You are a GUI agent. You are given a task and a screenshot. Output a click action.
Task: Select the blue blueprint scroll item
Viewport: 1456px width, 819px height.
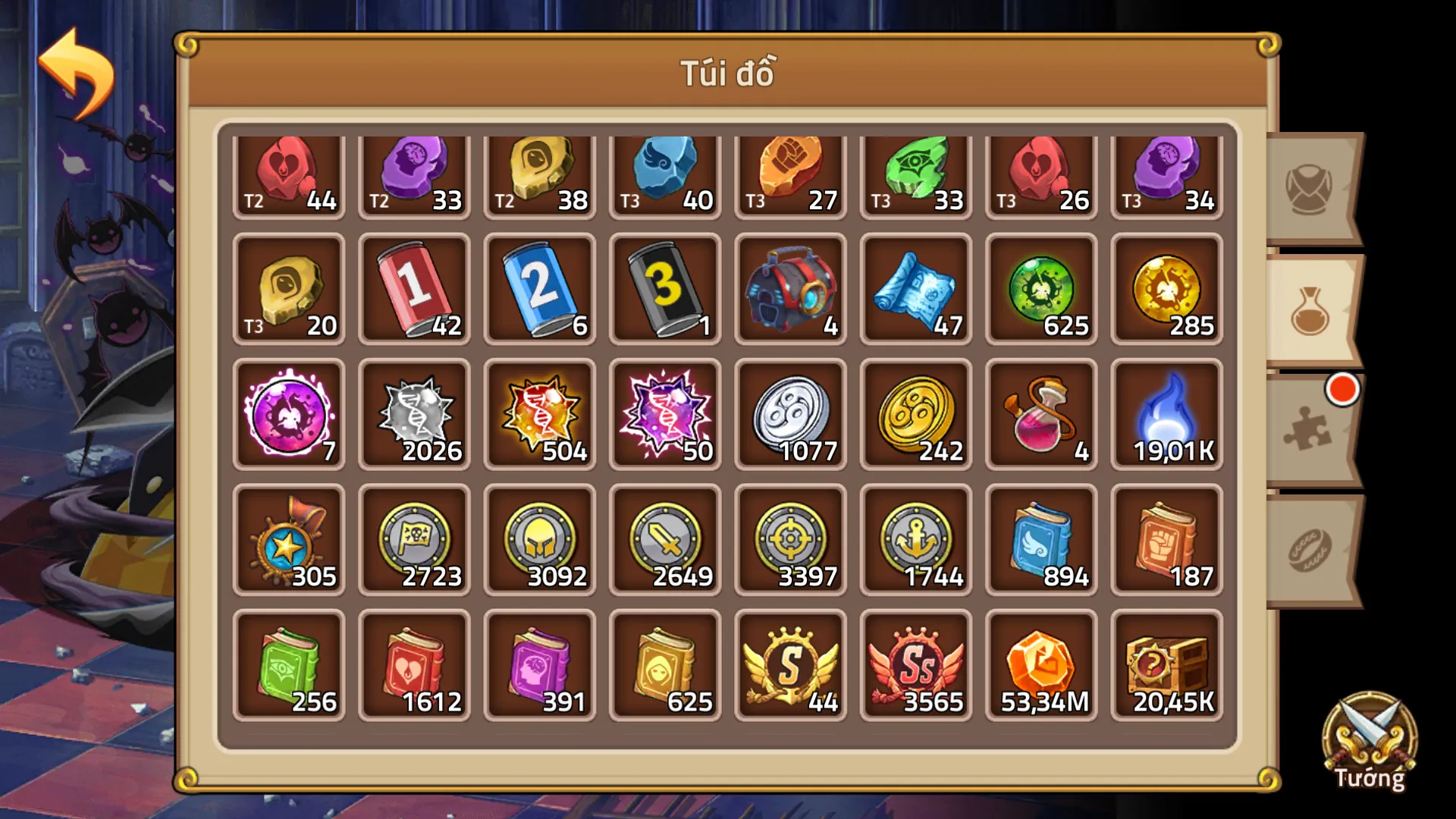tap(915, 290)
